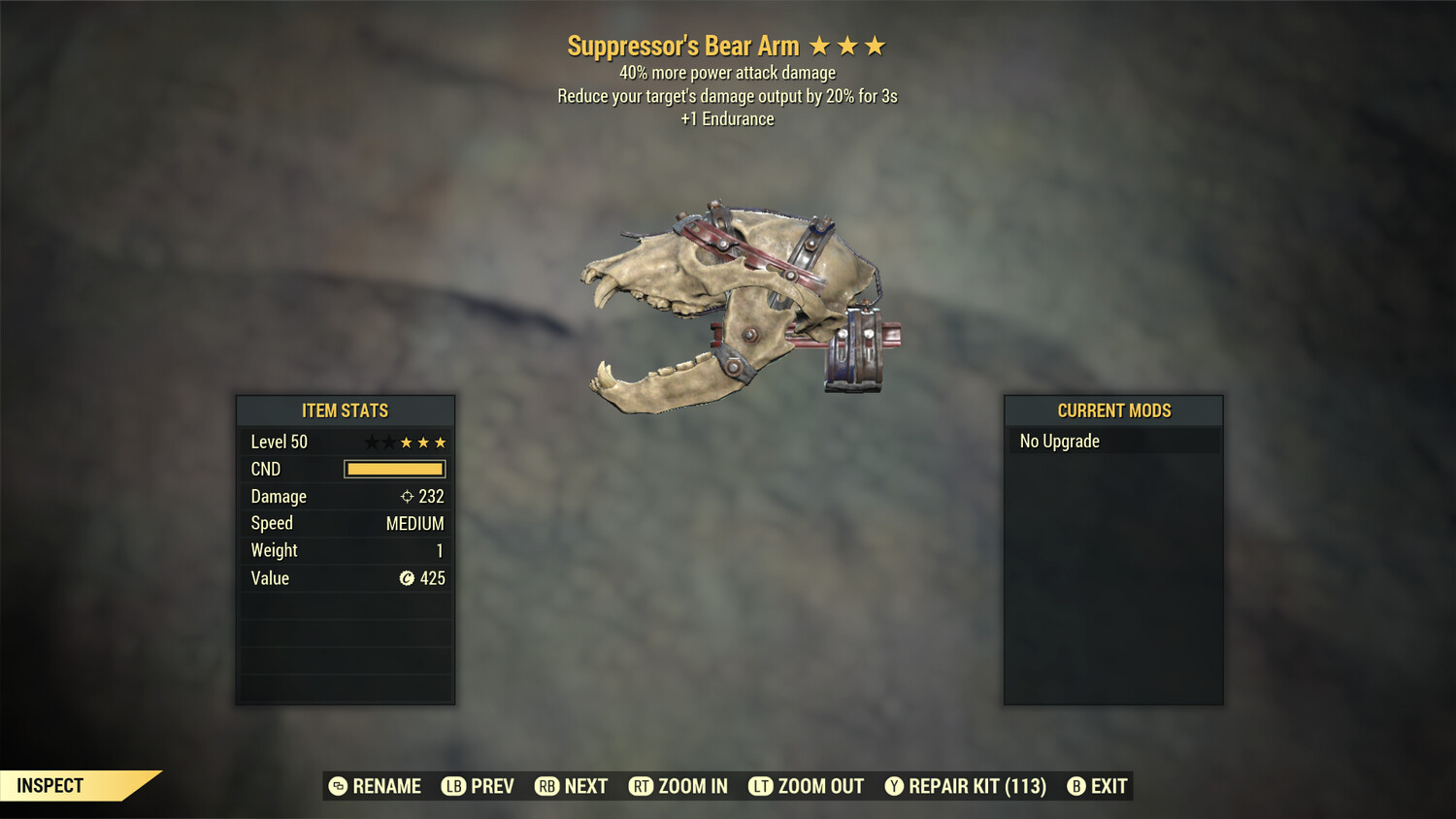Toggle the first star in the Level 50 row

click(370, 442)
